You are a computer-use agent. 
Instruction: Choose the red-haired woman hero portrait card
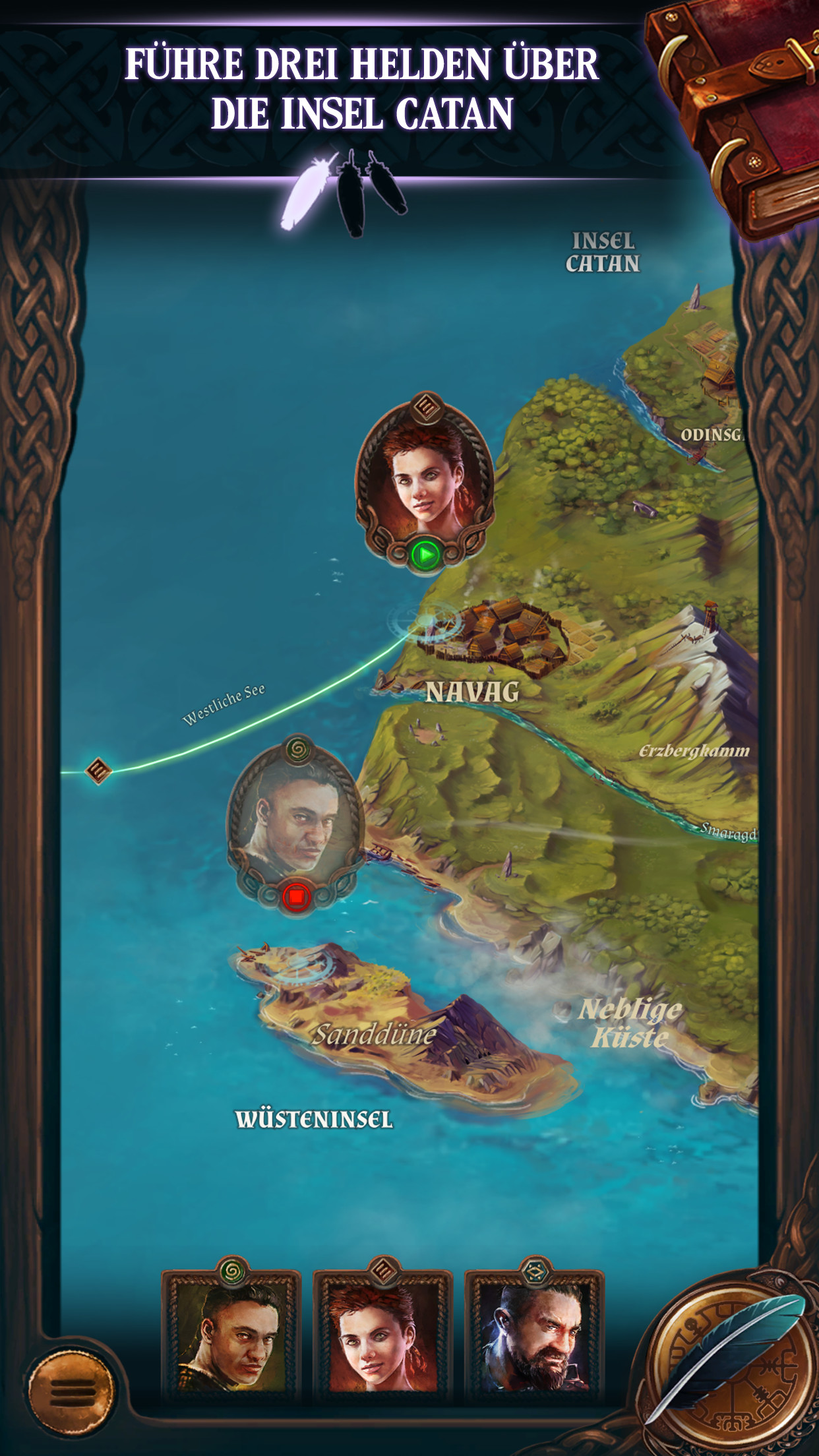click(x=383, y=1333)
